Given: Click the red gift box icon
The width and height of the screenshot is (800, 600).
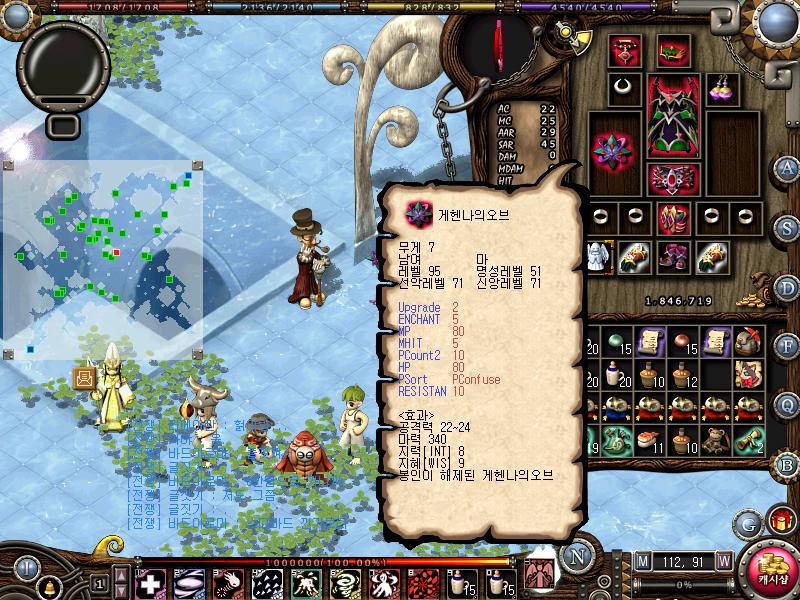Looking at the screenshot, I should 781,521.
